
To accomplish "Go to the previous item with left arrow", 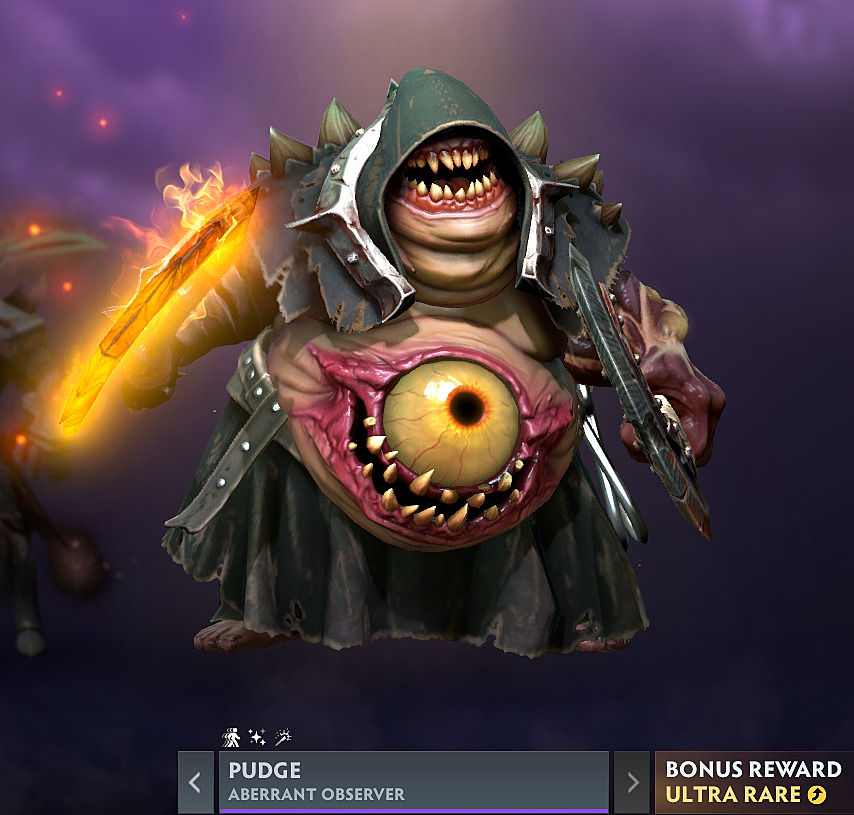I will point(196,782).
